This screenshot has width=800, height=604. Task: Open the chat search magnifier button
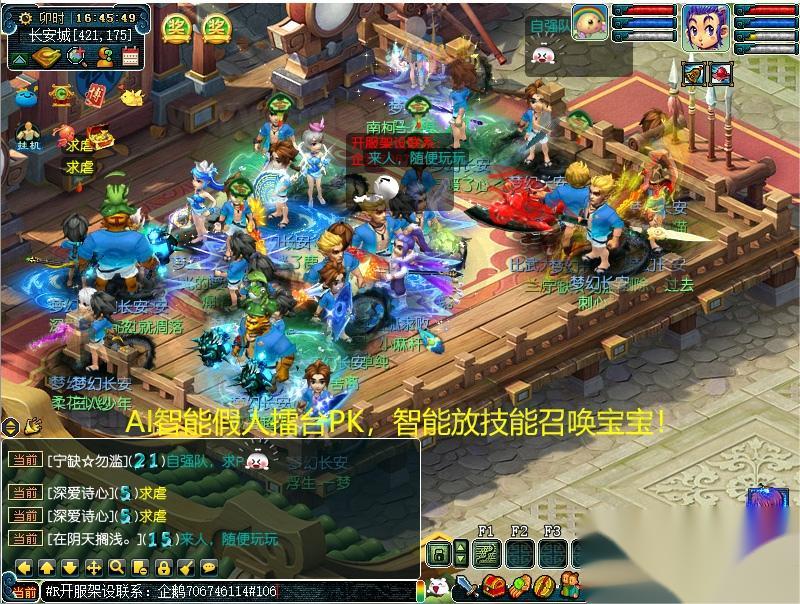click(117, 567)
